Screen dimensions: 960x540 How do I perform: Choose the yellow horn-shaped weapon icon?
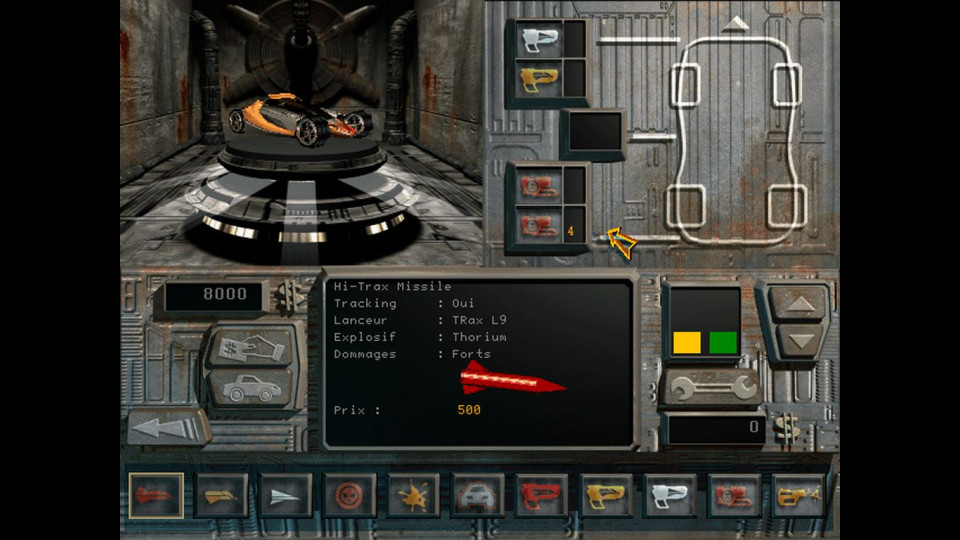pyautogui.click(x=799, y=495)
